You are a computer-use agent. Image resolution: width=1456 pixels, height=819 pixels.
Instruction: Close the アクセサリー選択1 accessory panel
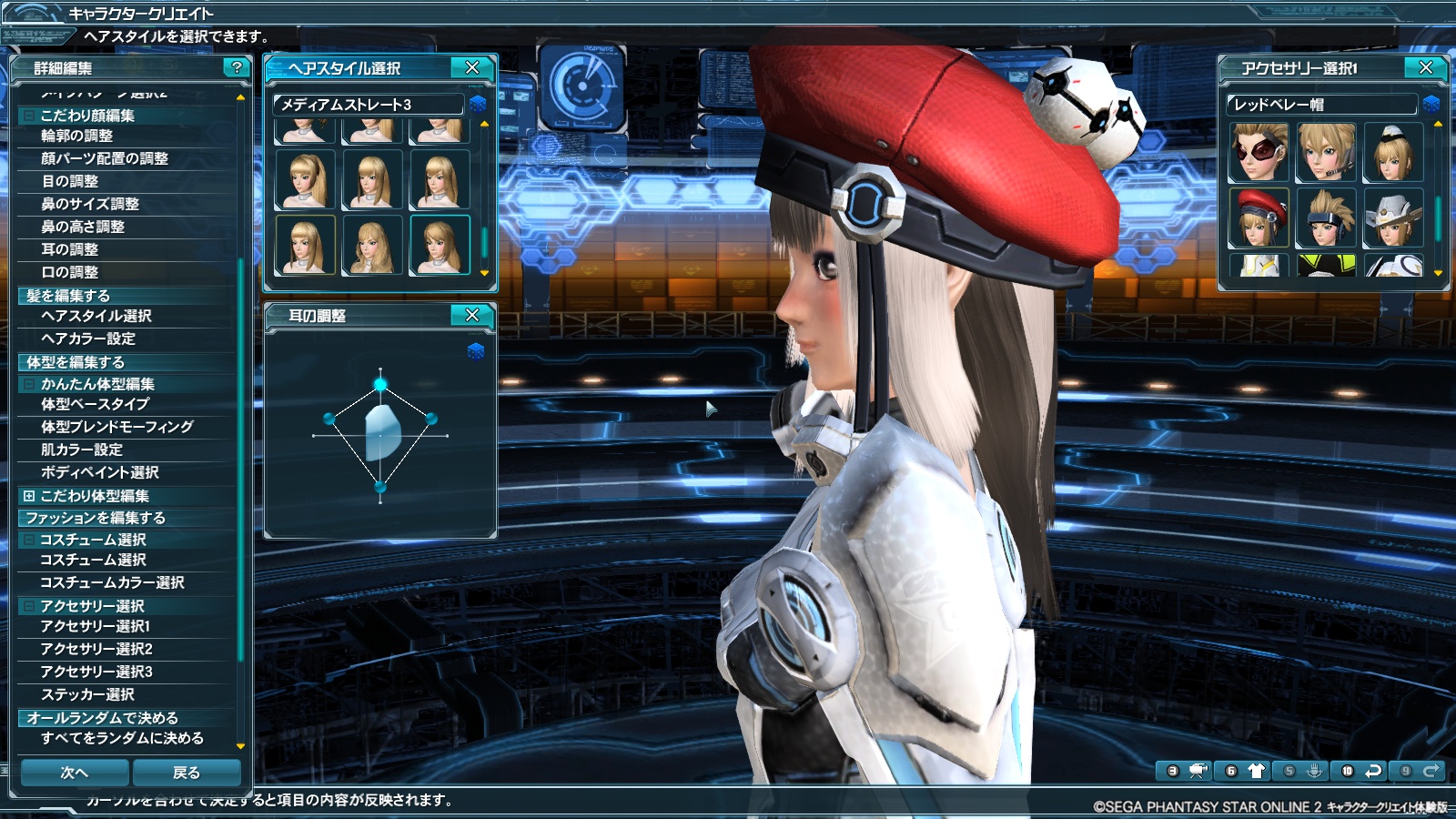click(x=1426, y=68)
